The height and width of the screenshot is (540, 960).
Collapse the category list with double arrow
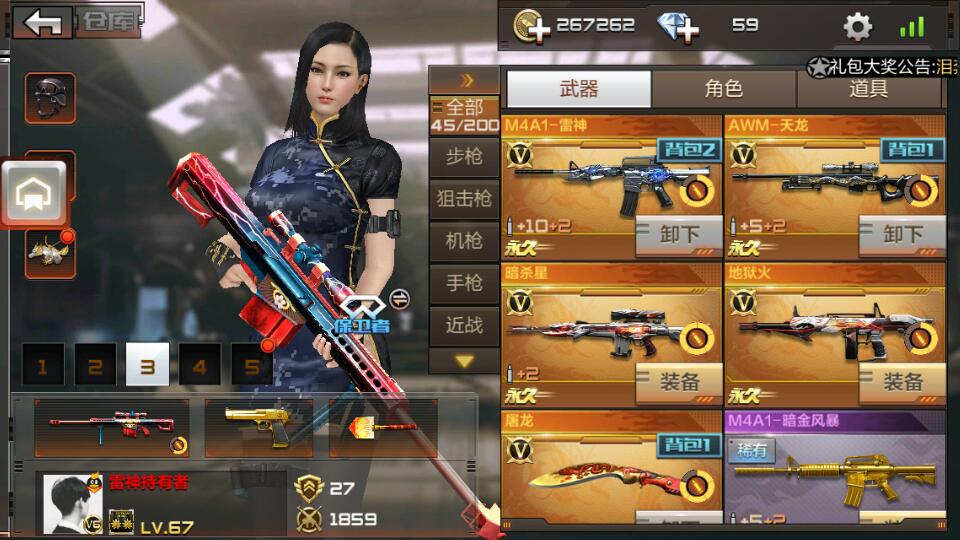tap(465, 80)
